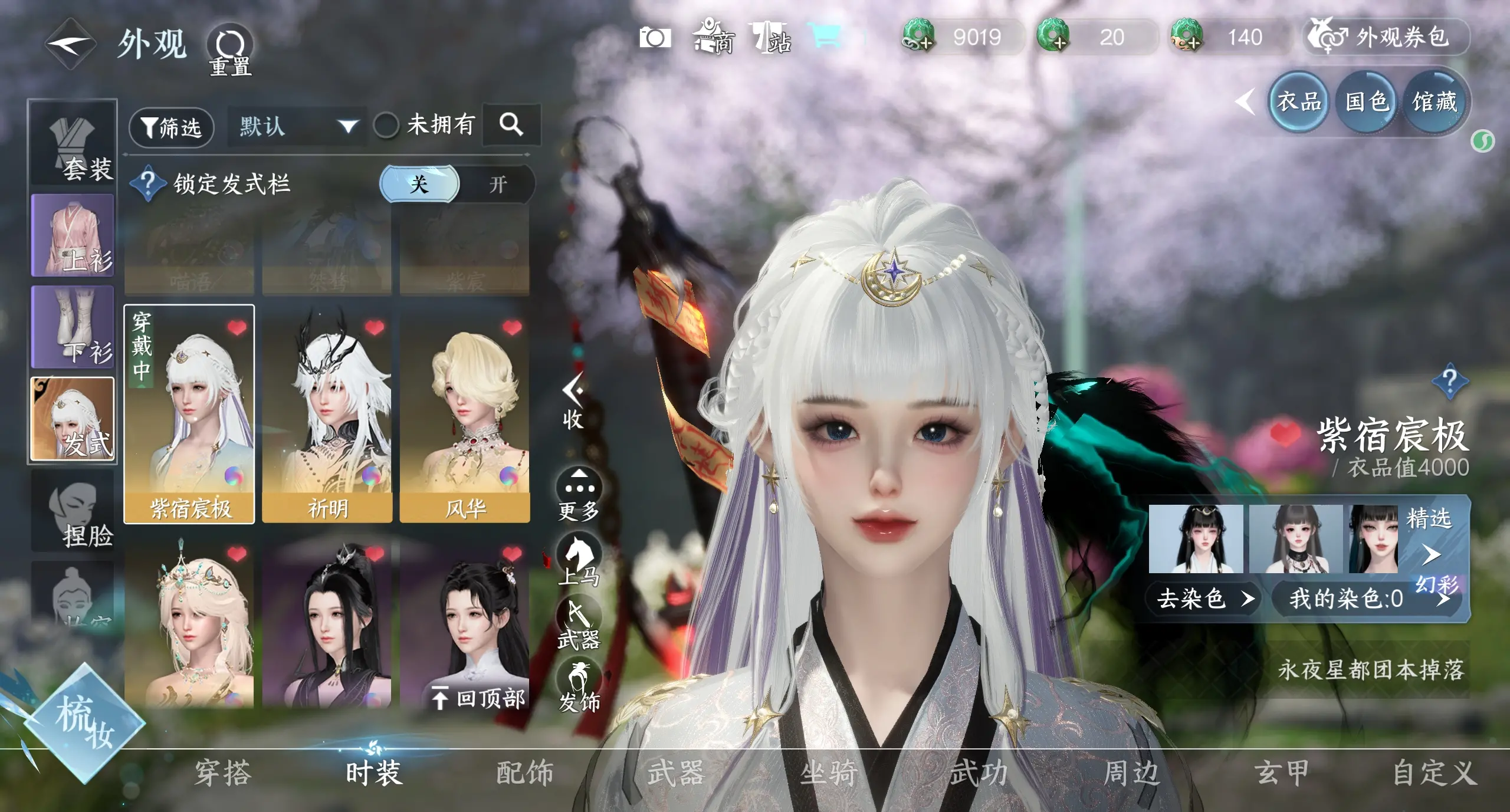Open the 坐骑 mount tab
The width and height of the screenshot is (1510, 812).
pyautogui.click(x=828, y=772)
